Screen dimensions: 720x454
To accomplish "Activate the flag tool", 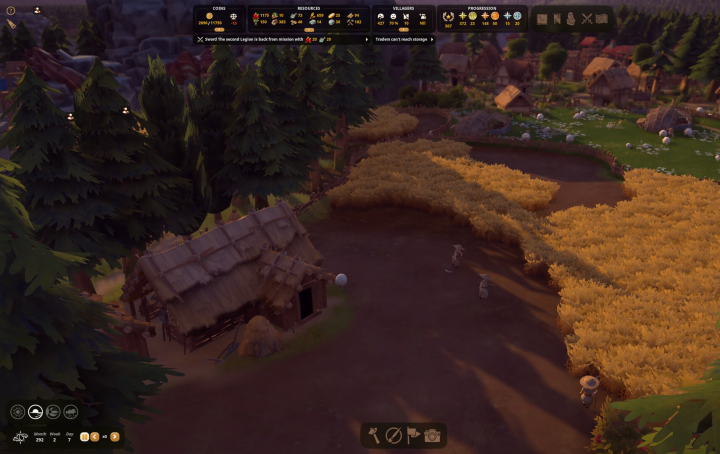I will pos(413,435).
